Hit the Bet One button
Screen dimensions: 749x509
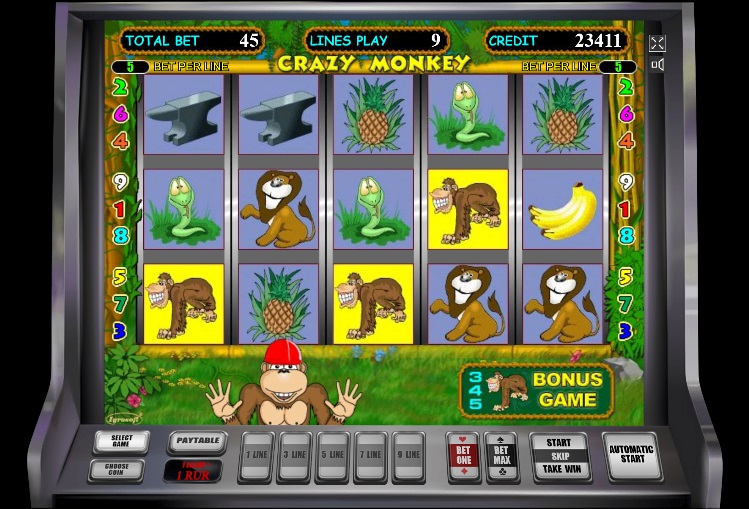(x=462, y=455)
